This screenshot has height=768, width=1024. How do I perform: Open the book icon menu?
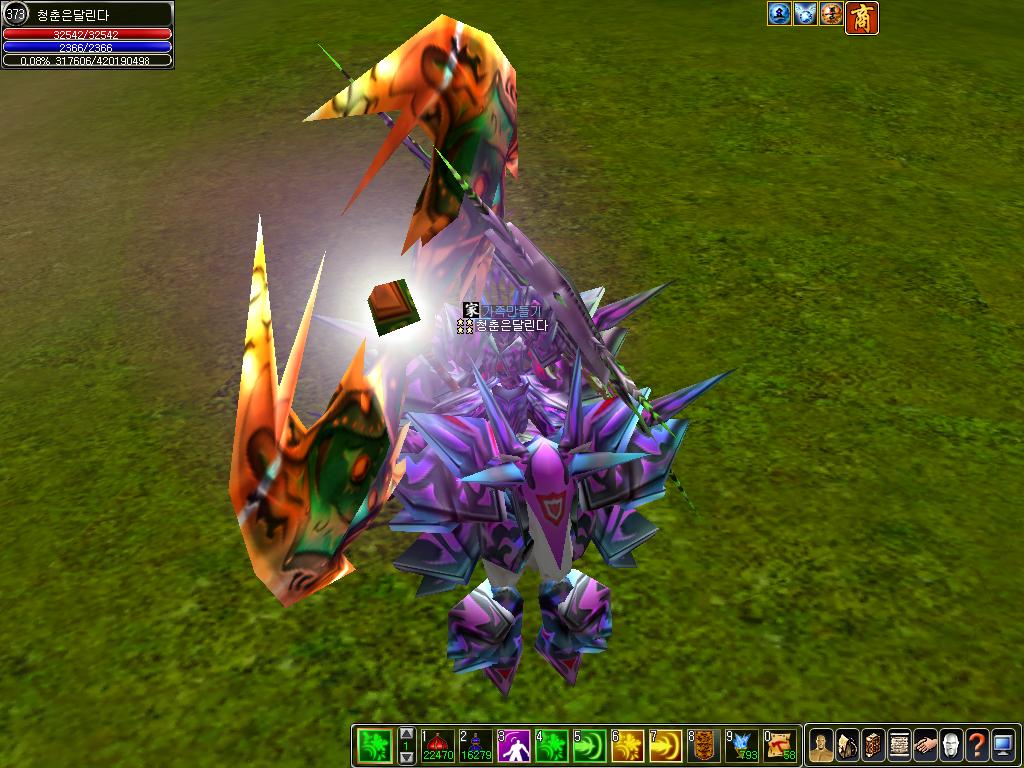pyautogui.click(x=873, y=745)
